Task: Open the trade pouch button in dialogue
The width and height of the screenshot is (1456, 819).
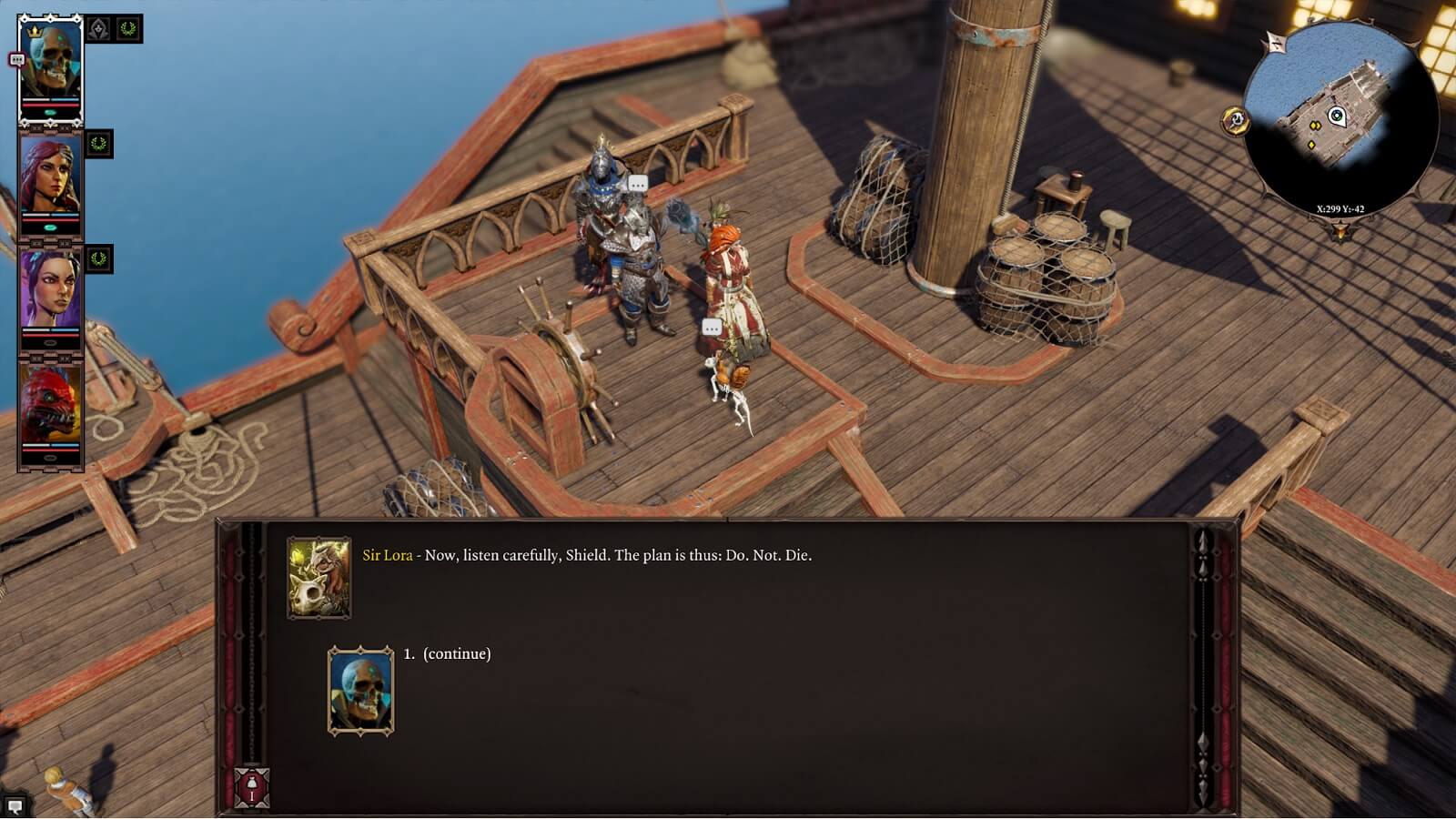Action: [252, 787]
